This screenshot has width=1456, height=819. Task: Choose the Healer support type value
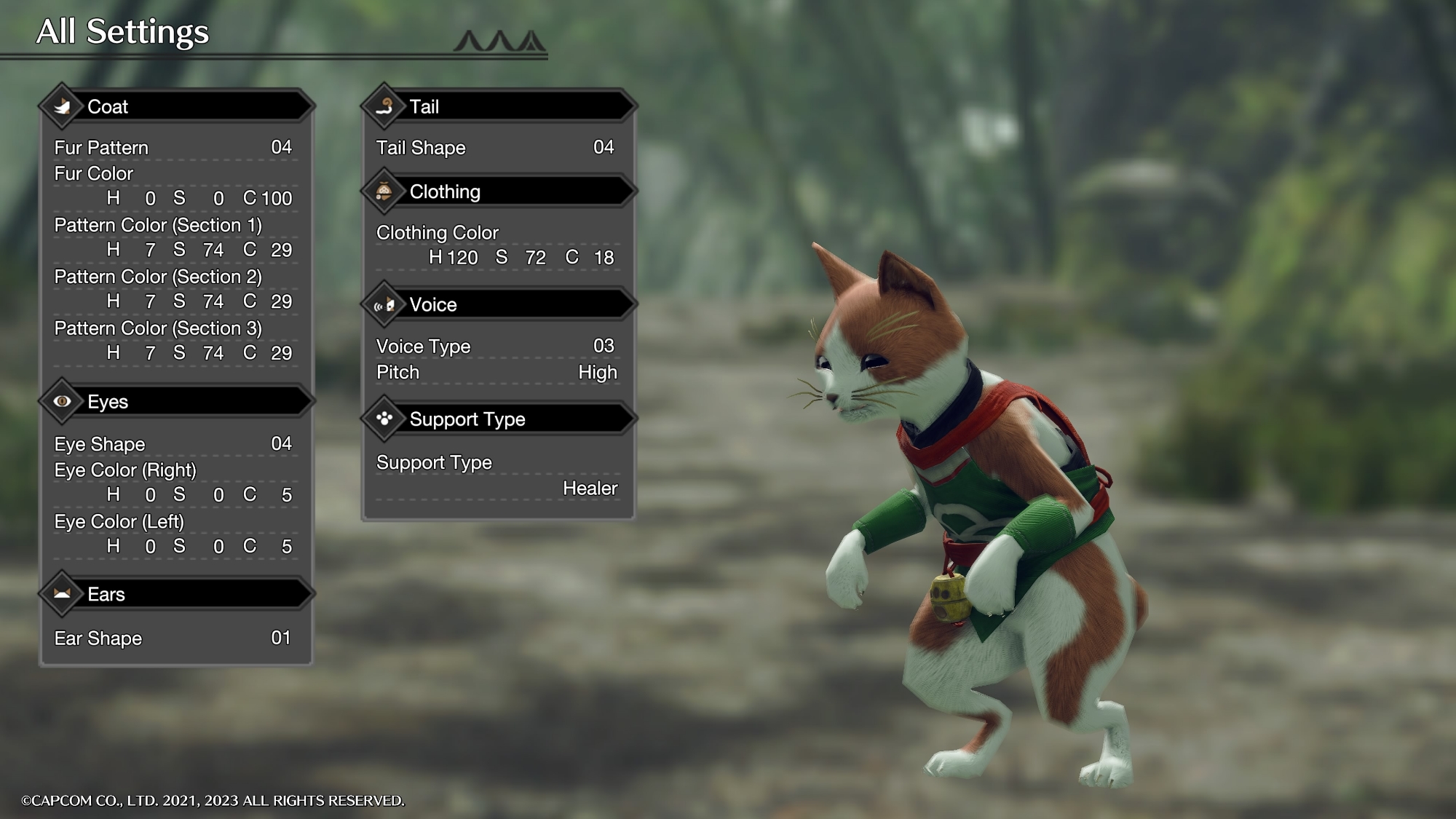[590, 488]
